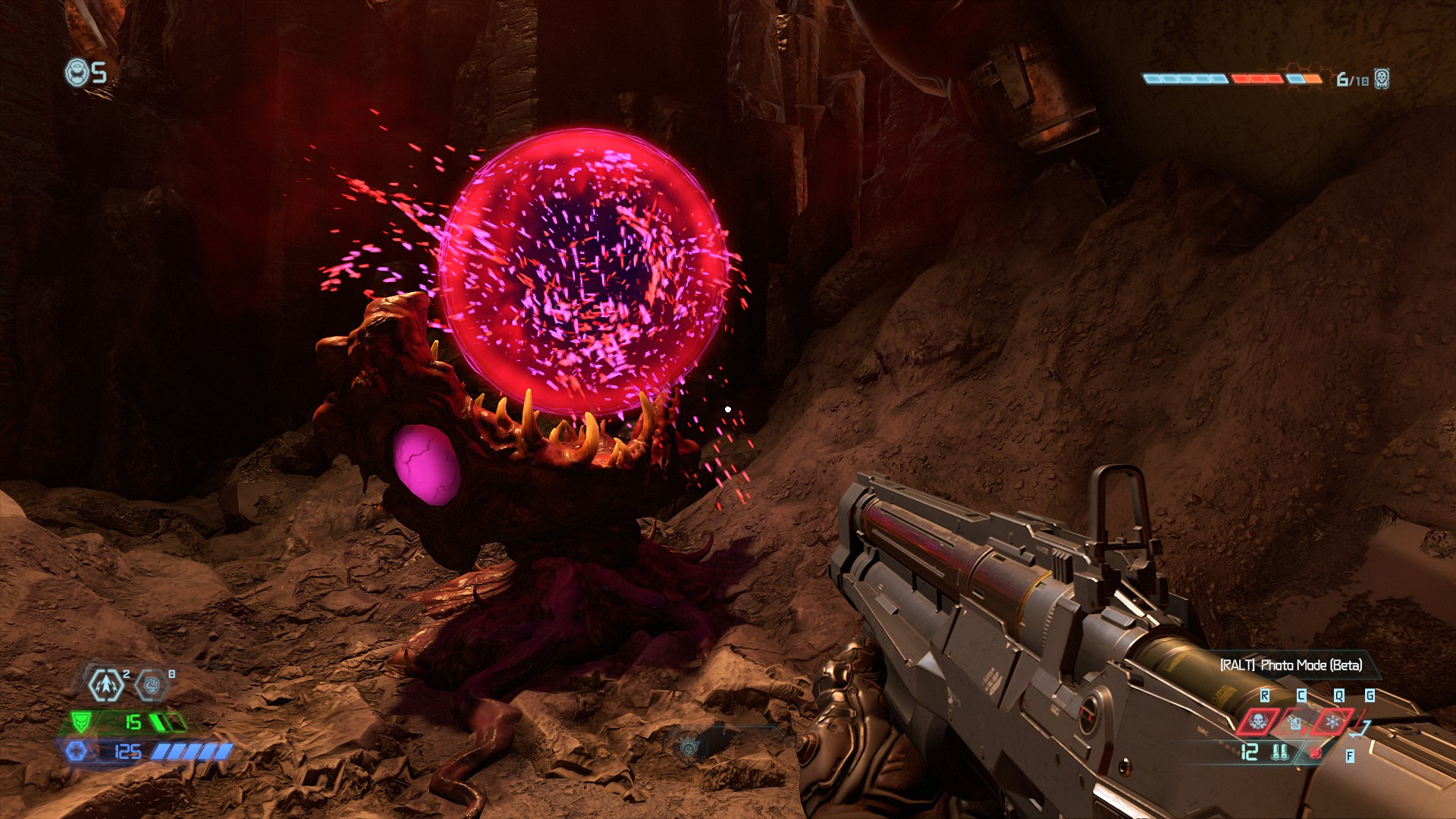Click the red Crucible target icon
Image resolution: width=1456 pixels, height=819 pixels.
click(x=1316, y=753)
